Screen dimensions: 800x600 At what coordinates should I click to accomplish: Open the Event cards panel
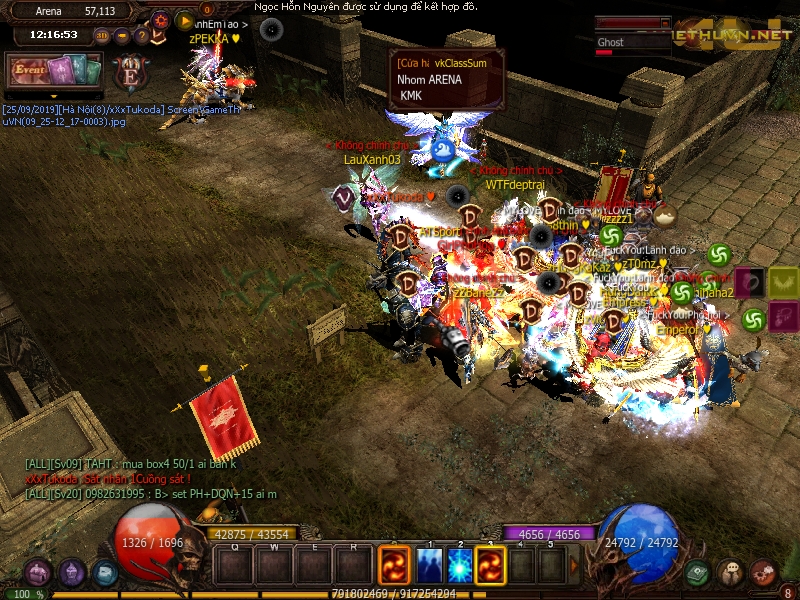(55, 71)
